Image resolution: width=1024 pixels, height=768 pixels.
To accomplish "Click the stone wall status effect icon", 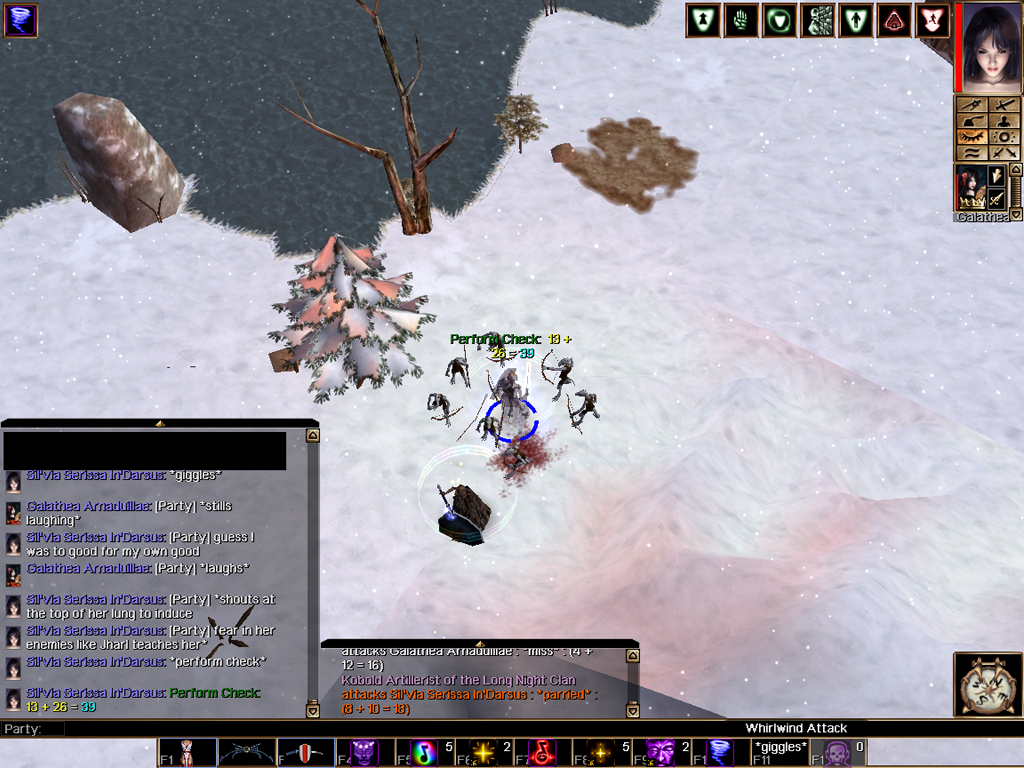I will [819, 20].
